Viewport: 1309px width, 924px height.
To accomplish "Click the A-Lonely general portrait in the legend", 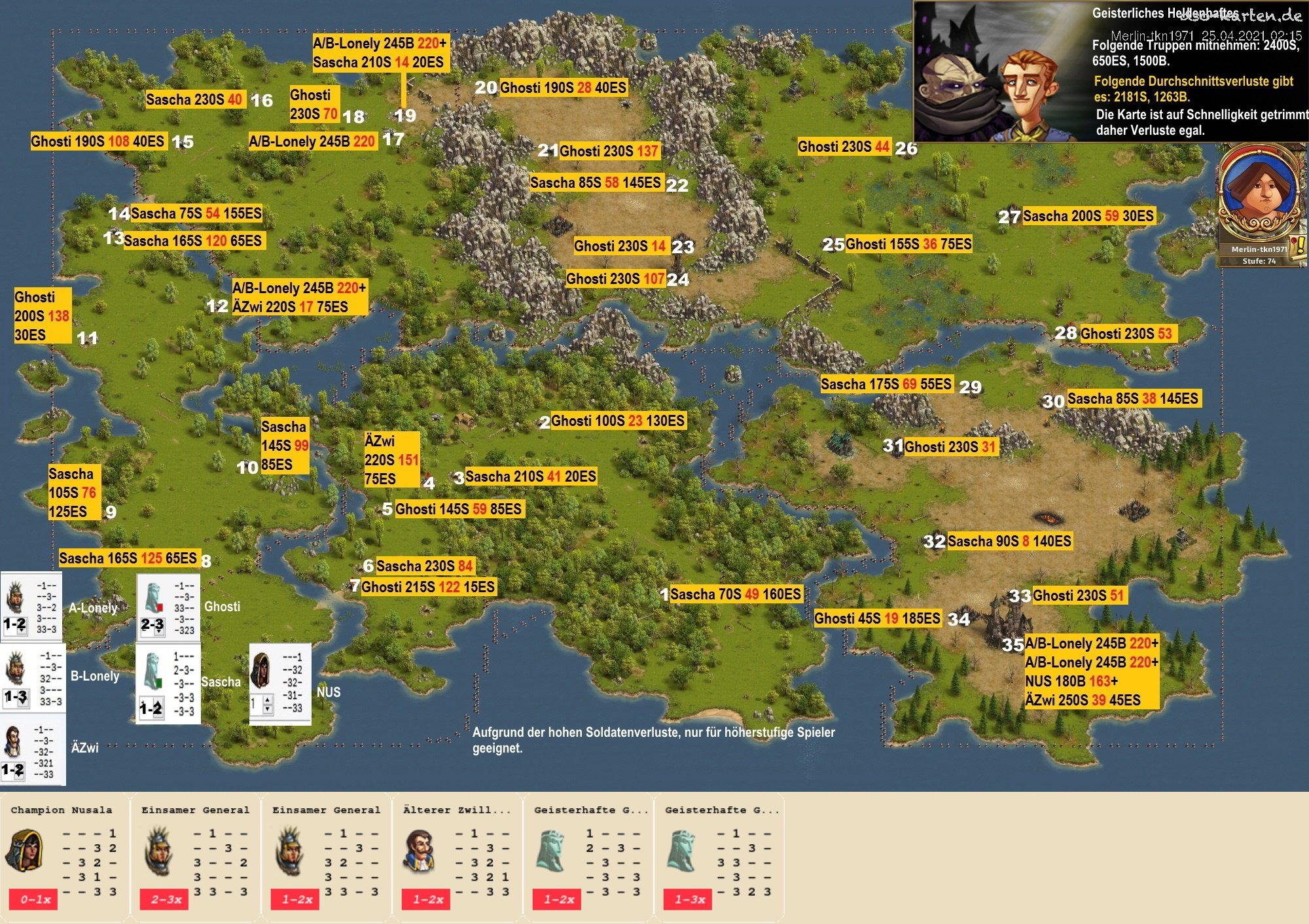I will point(14,597).
